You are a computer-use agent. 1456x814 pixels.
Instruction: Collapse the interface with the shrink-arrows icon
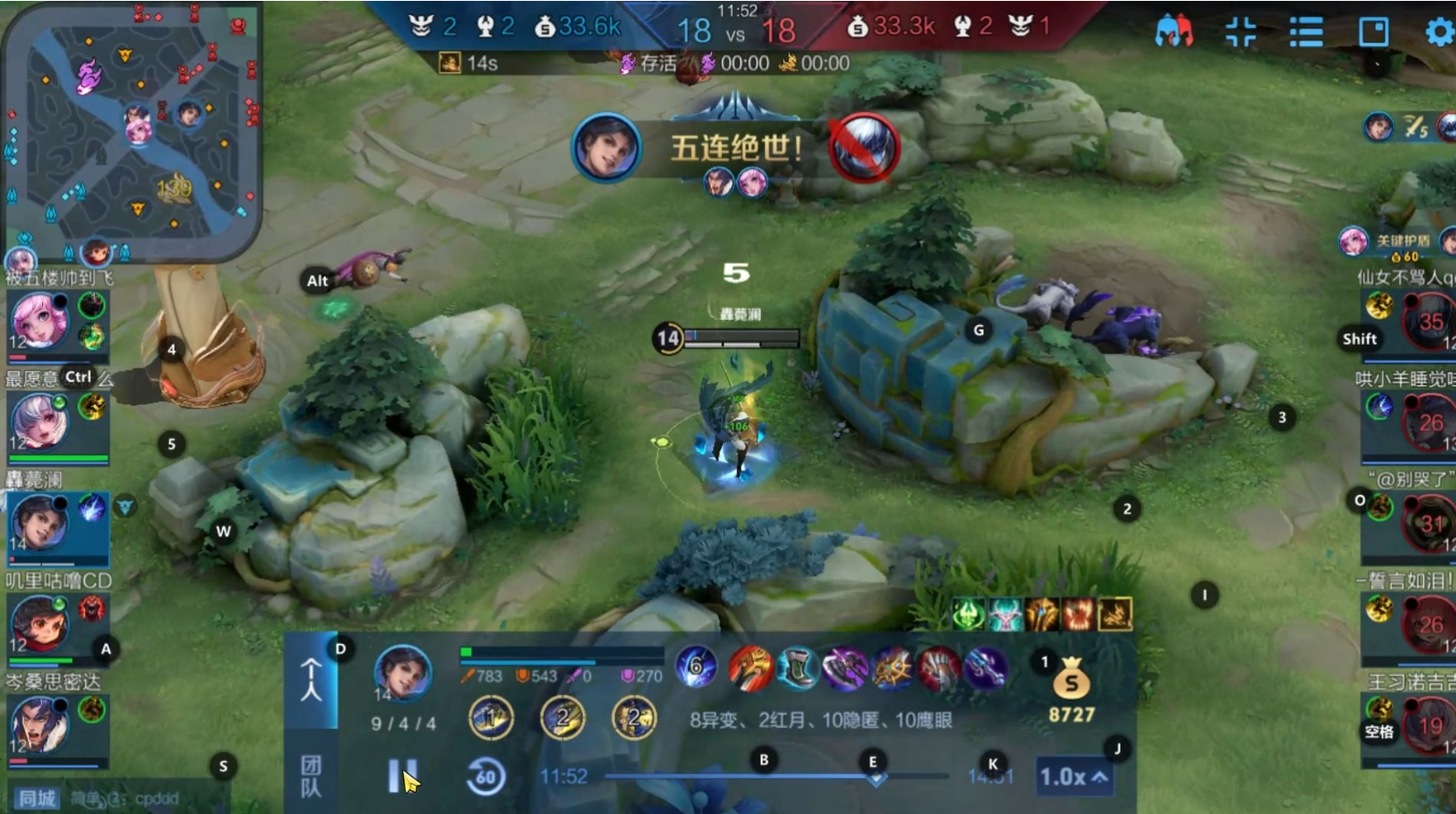(x=1240, y=32)
